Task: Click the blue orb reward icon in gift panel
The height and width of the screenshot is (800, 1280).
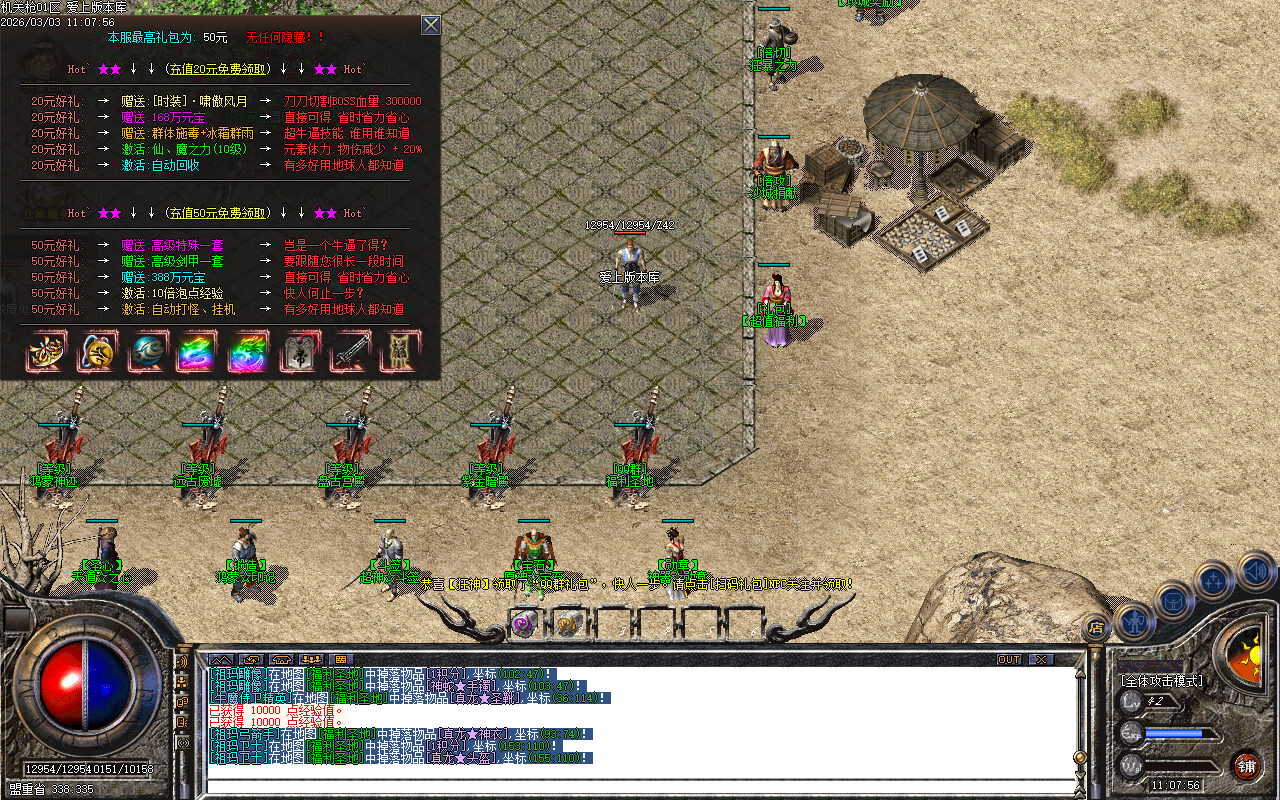Action: 148,353
